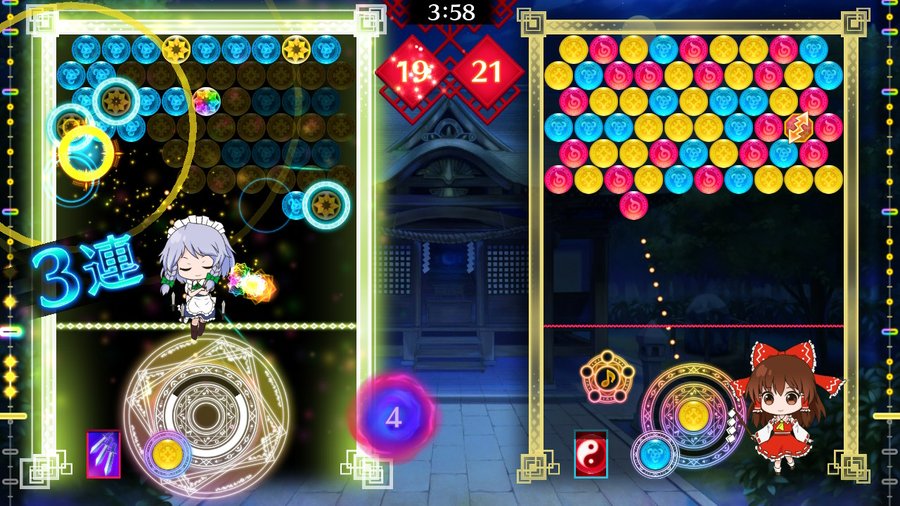Click the loaded yellow bubble in Reimu's launcher
Viewport: 900px width, 506px height.
pos(692,415)
